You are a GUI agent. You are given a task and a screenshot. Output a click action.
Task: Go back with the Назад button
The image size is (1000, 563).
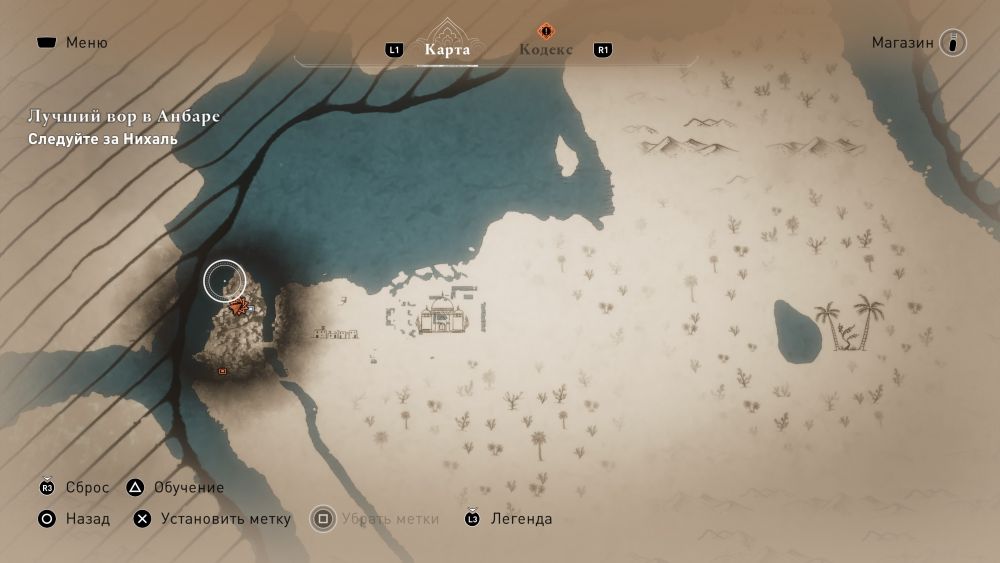point(74,519)
